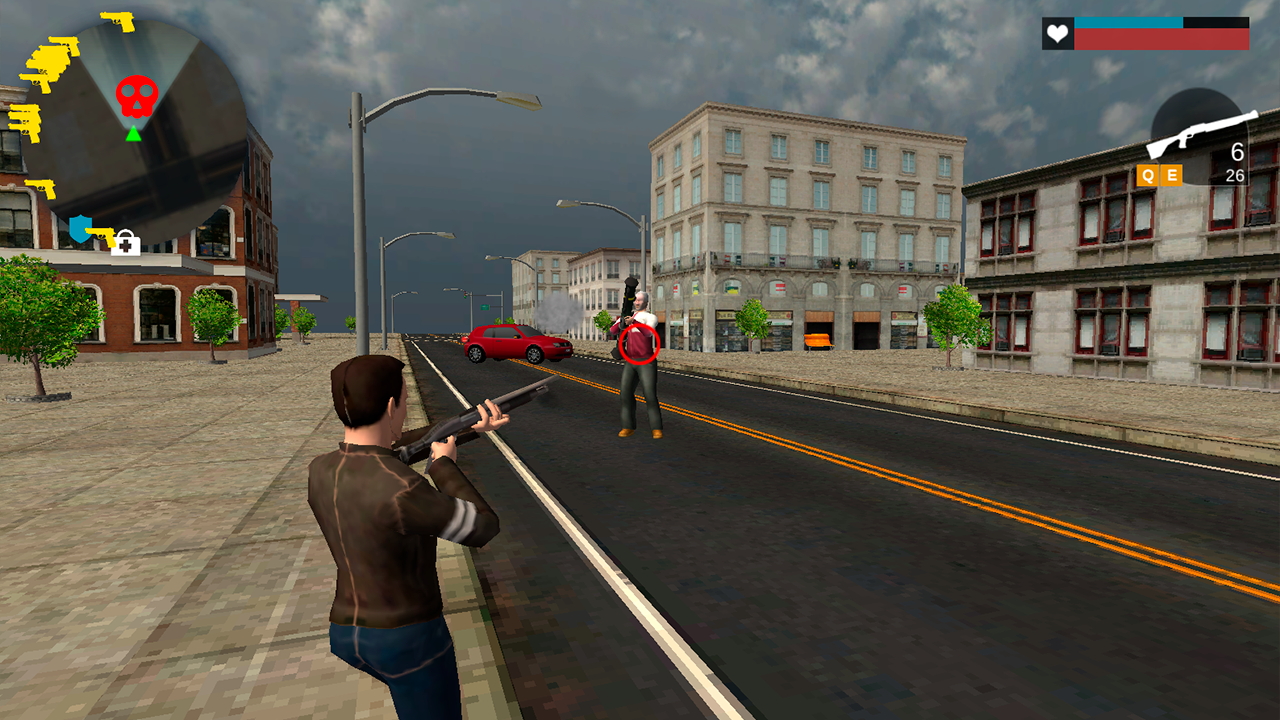Image resolution: width=1280 pixels, height=720 pixels.
Task: Click the ammo count showing 6
Action: 1236,153
